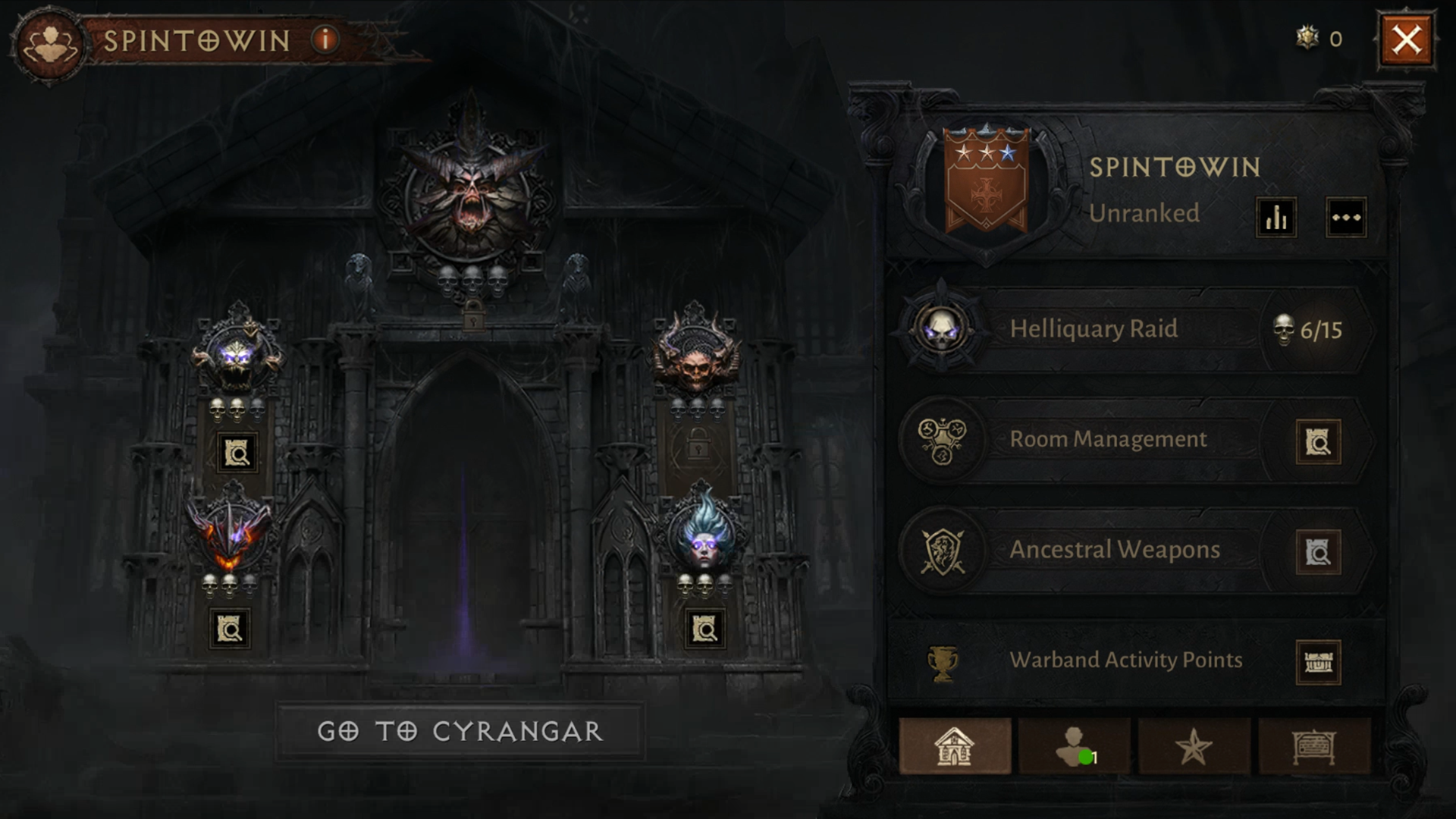Inspect details under the blue-flame boss
This screenshot has height=819, width=1456.
click(x=704, y=629)
